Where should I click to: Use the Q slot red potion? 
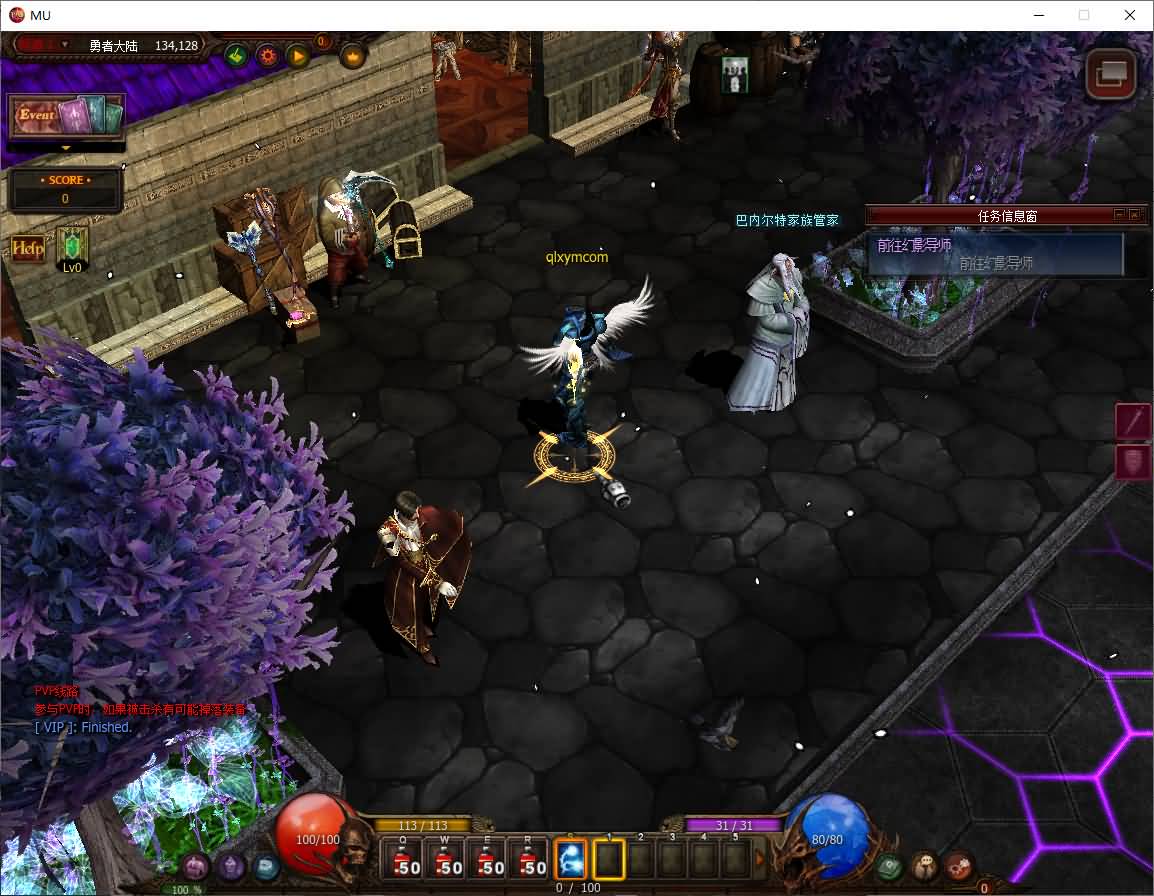point(405,860)
